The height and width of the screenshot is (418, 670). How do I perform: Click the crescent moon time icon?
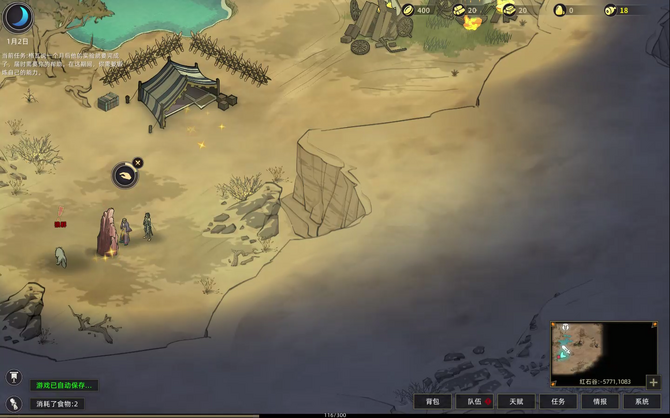point(18,17)
